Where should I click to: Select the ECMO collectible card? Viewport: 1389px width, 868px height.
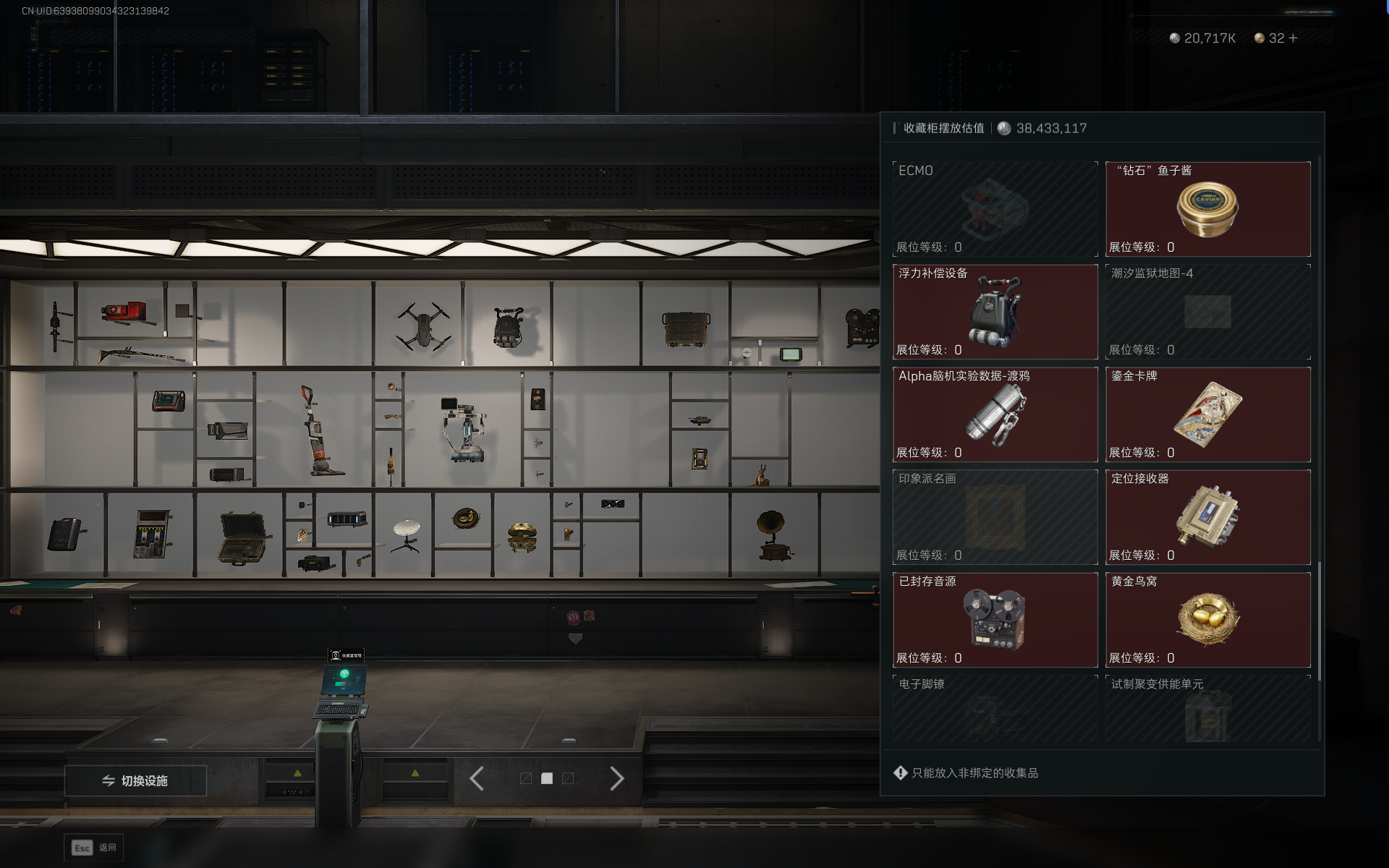[x=995, y=209]
